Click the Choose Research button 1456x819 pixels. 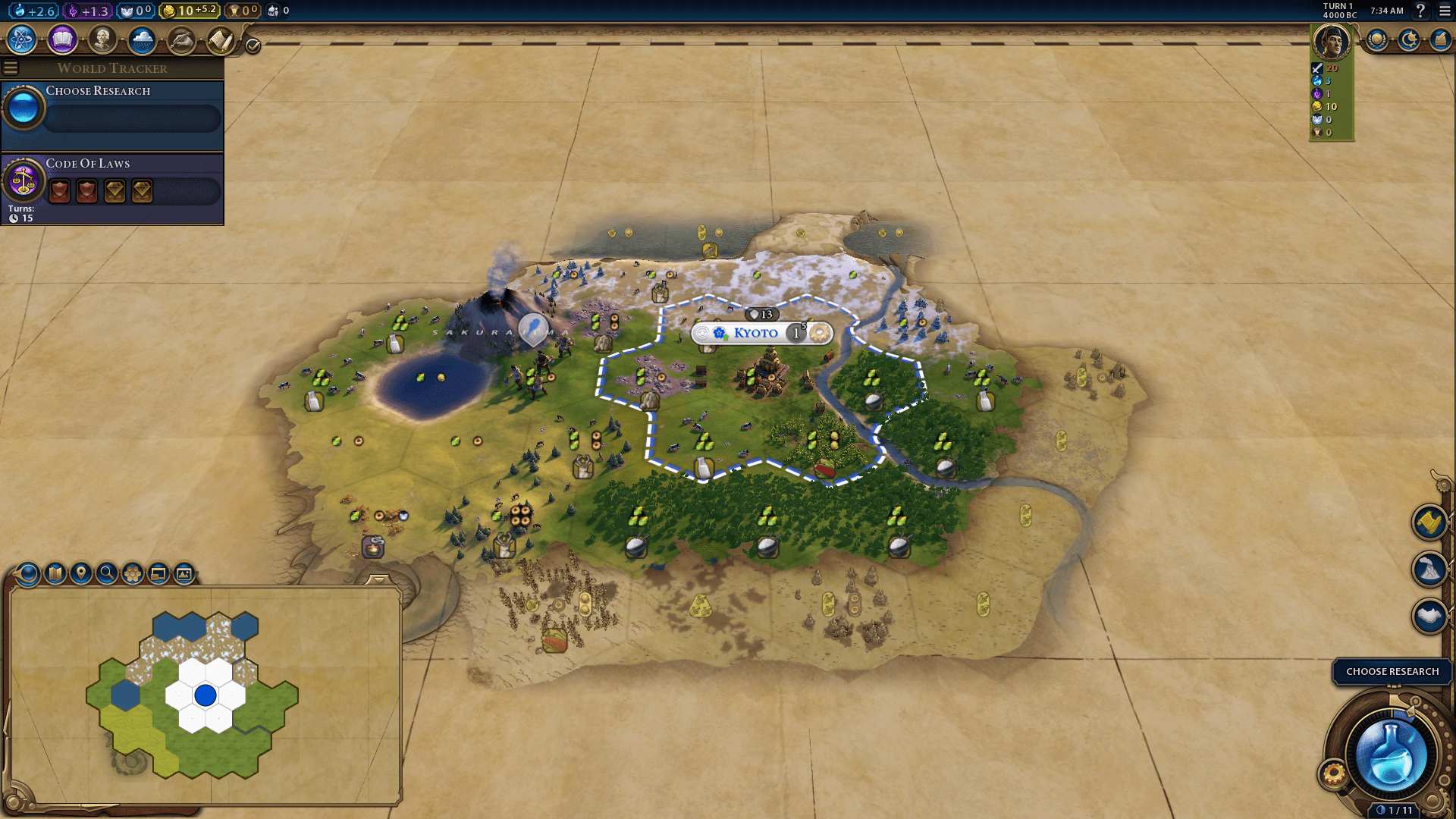pos(1392,671)
